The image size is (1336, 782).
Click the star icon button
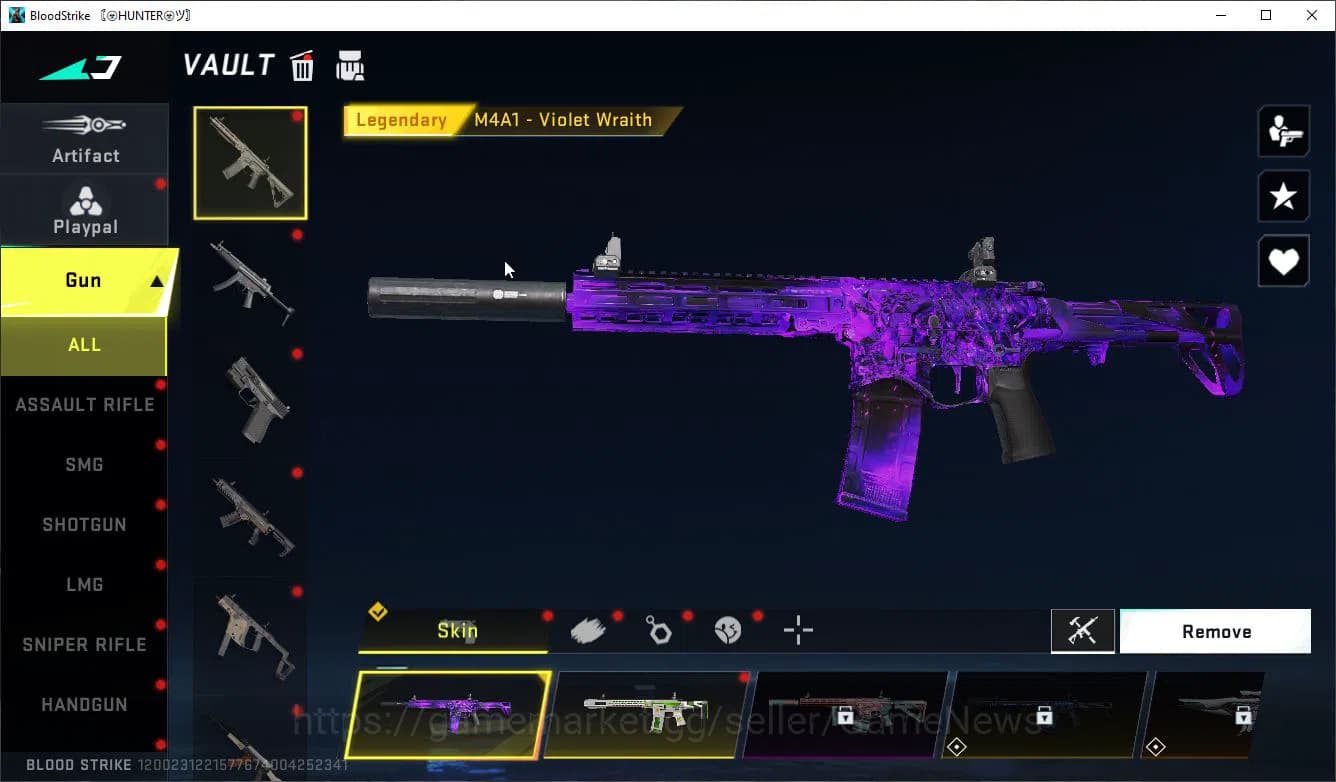(x=1283, y=196)
